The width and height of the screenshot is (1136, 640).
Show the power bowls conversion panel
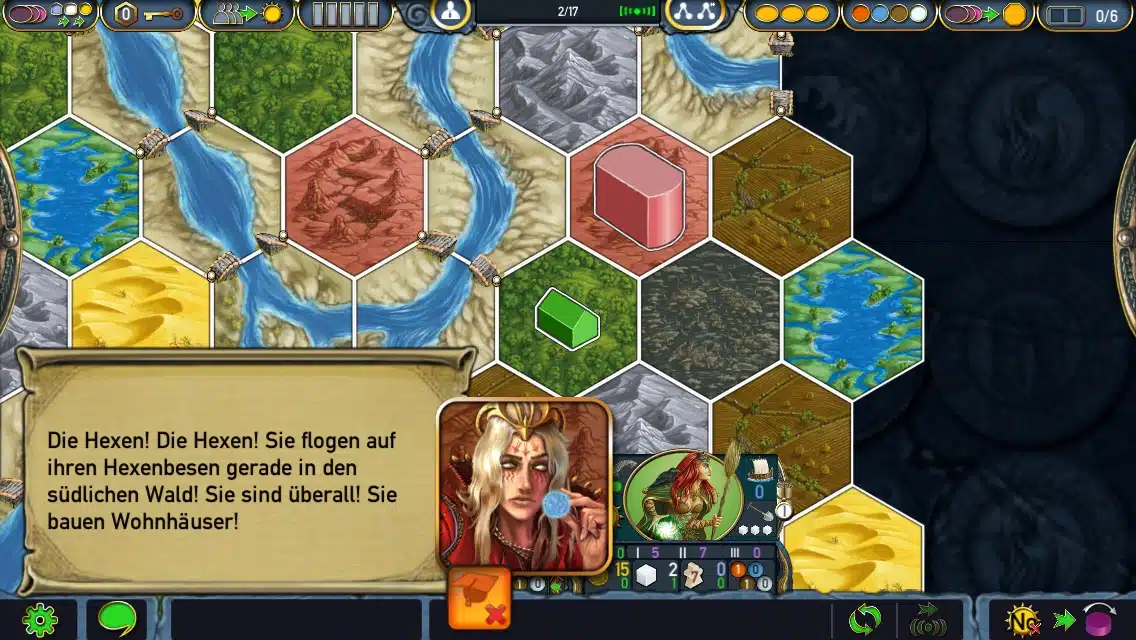pyautogui.click(x=48, y=14)
